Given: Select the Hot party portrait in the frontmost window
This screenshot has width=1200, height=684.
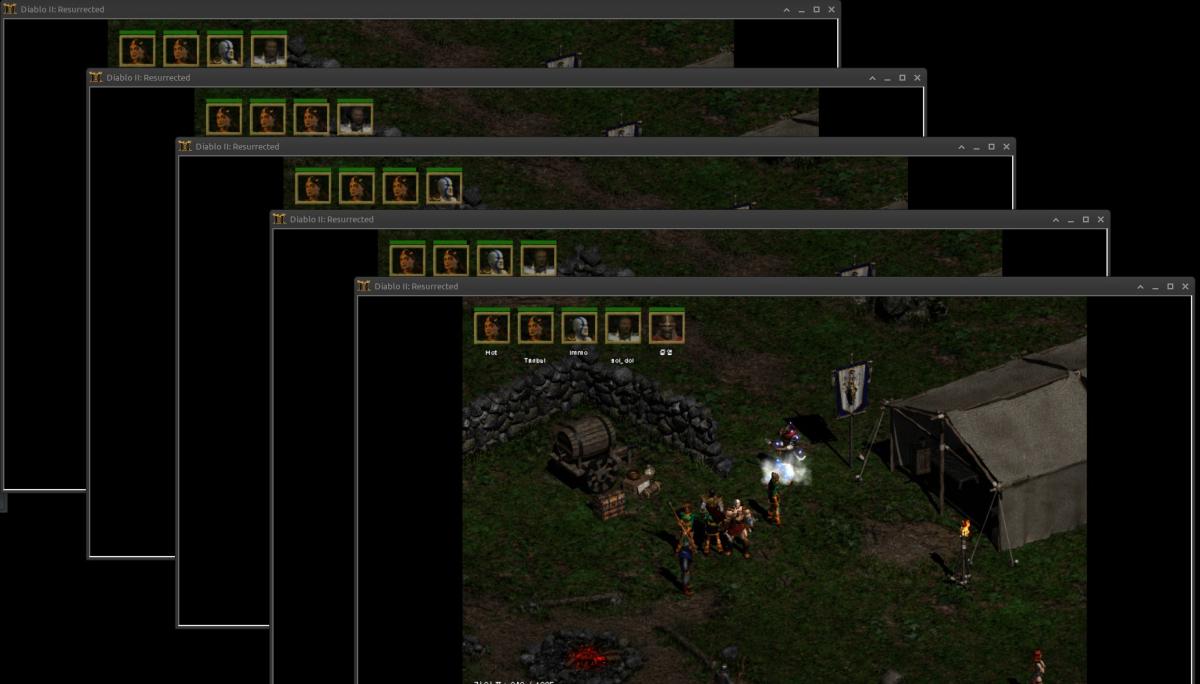Looking at the screenshot, I should pyautogui.click(x=491, y=327).
